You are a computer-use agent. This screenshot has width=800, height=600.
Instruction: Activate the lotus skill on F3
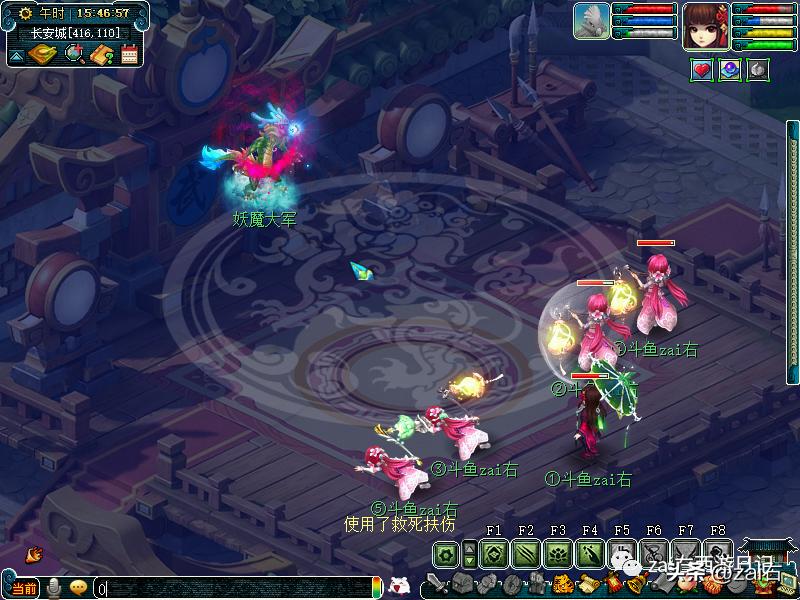click(x=557, y=553)
